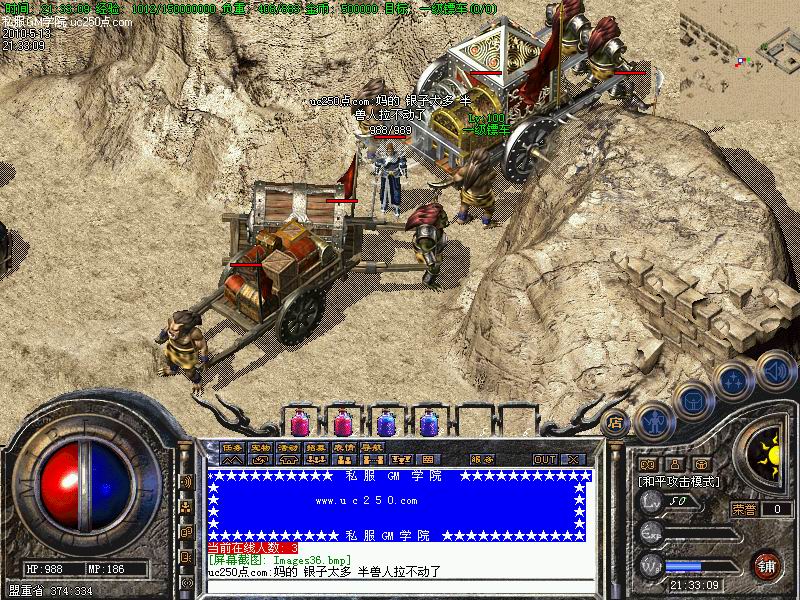
Task: Select the 表情 emote button
Action: 344,447
